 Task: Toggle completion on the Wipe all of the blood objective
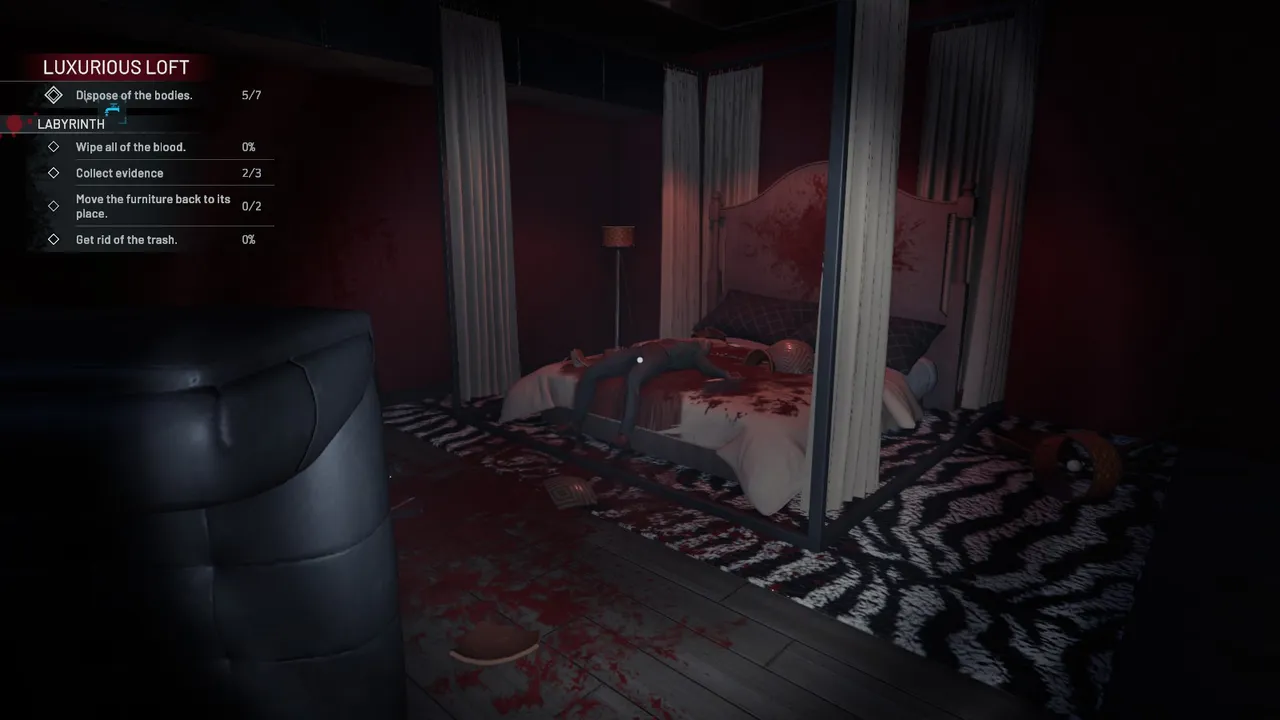click(54, 146)
